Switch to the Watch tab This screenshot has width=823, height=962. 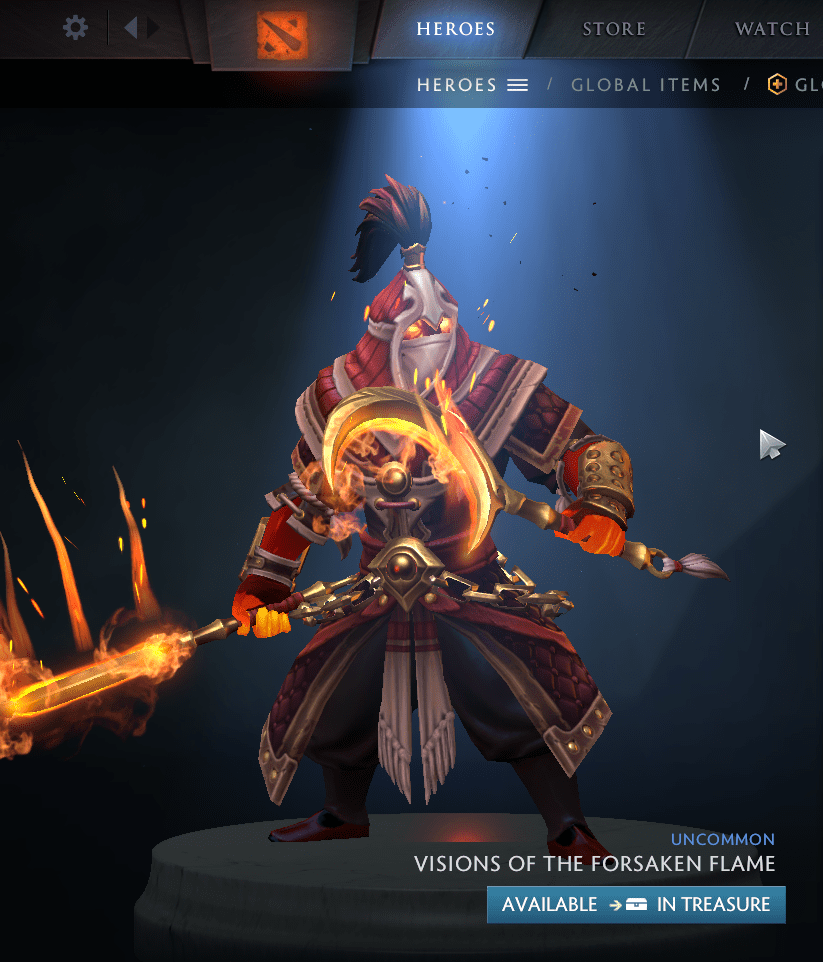pyautogui.click(x=772, y=28)
